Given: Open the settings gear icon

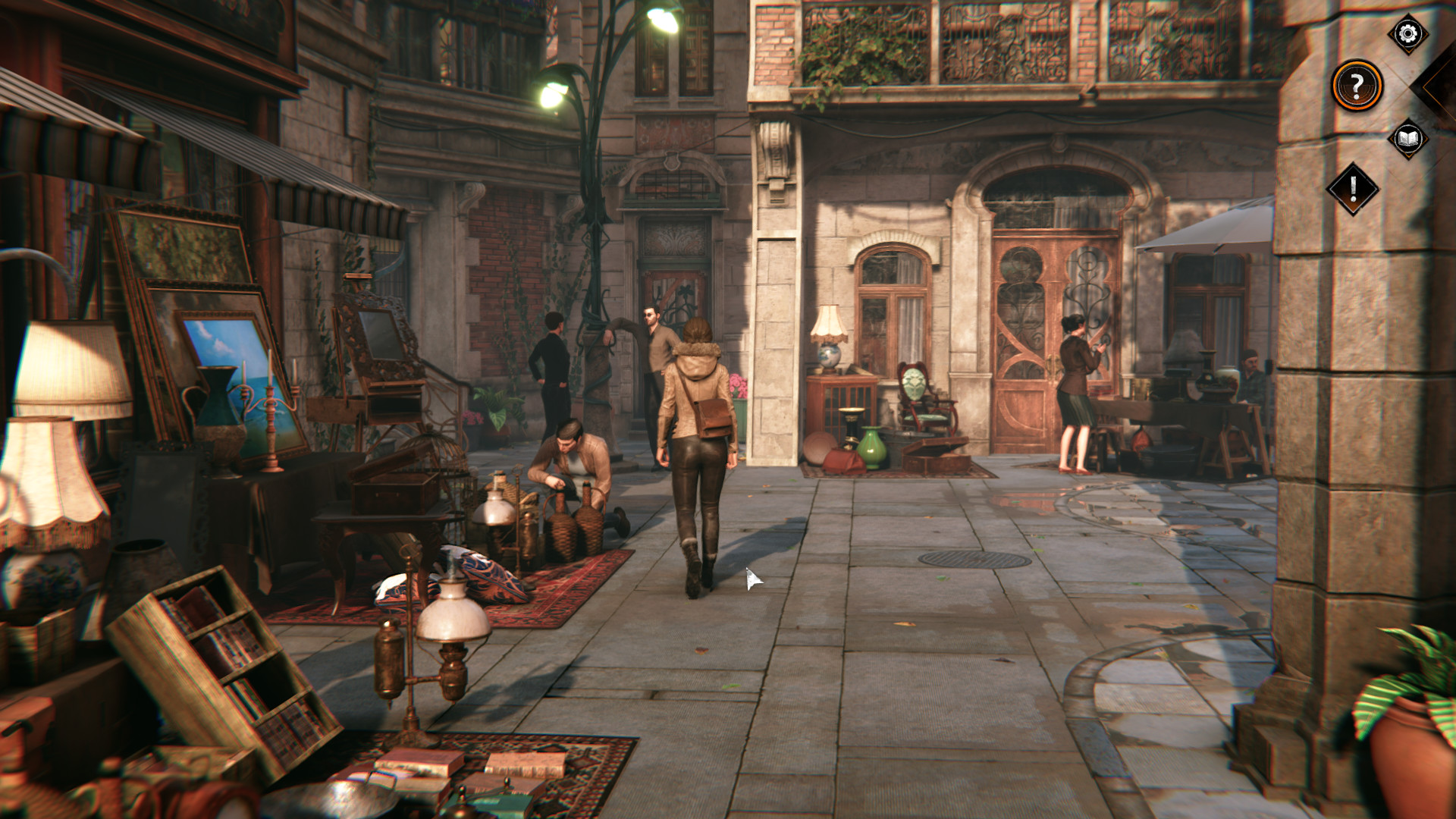Looking at the screenshot, I should pyautogui.click(x=1405, y=33).
